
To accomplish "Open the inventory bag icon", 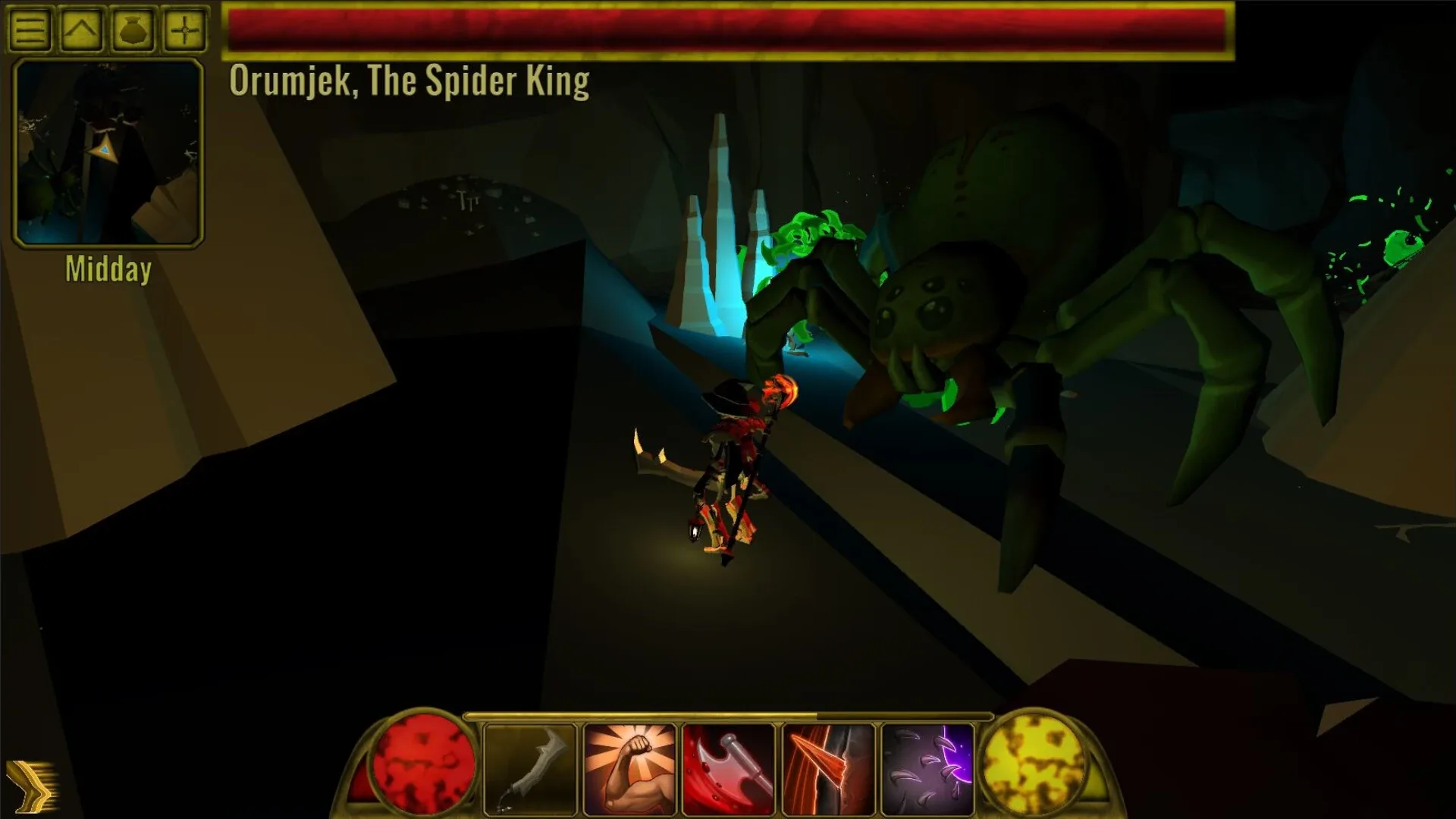I will pos(133,30).
